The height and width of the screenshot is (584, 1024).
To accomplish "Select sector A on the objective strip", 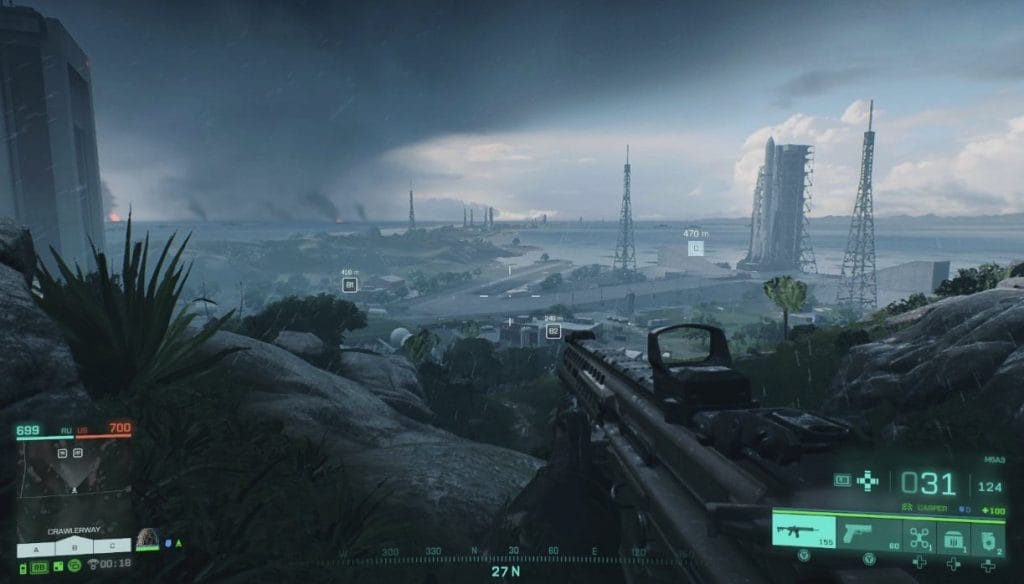I will pyautogui.click(x=38, y=548).
